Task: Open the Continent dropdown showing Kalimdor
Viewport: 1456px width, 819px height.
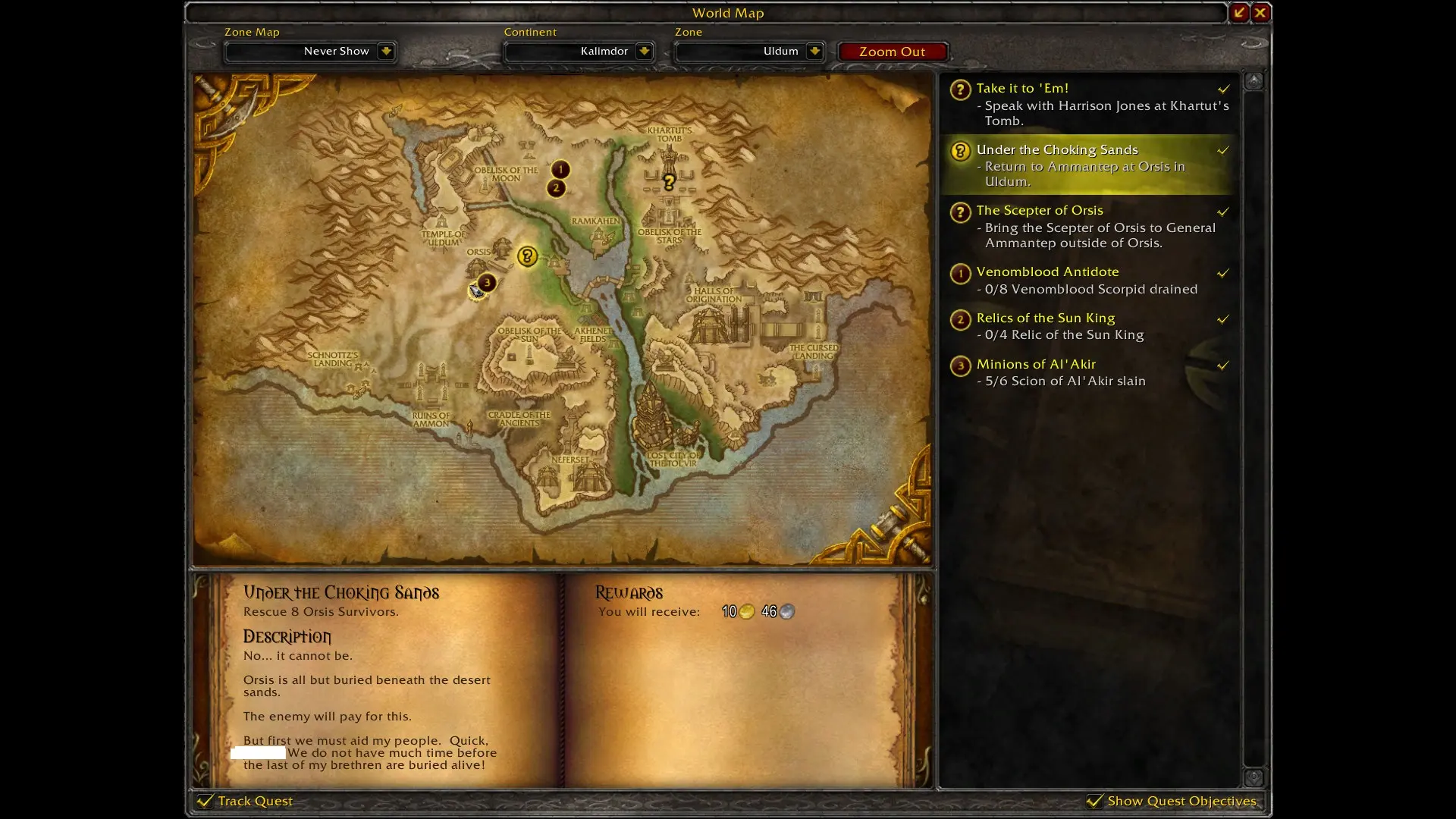Action: (643, 52)
